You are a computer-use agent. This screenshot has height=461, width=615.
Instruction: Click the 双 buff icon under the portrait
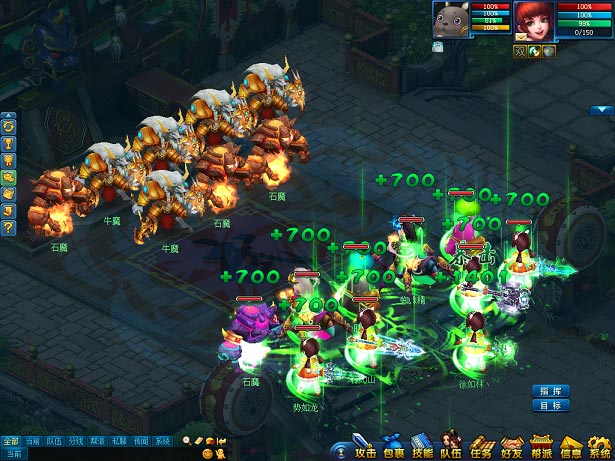click(522, 51)
